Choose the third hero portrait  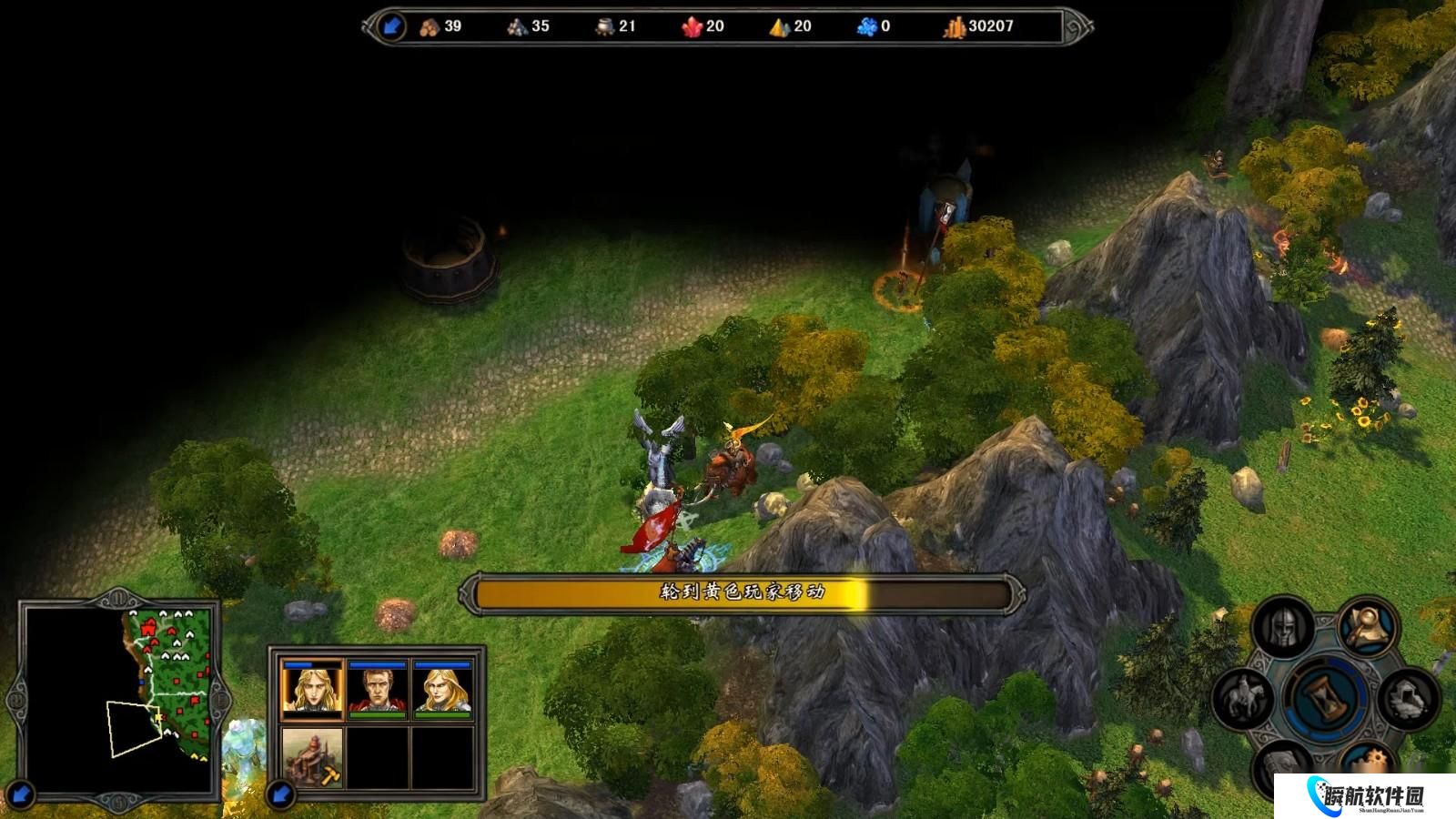443,690
